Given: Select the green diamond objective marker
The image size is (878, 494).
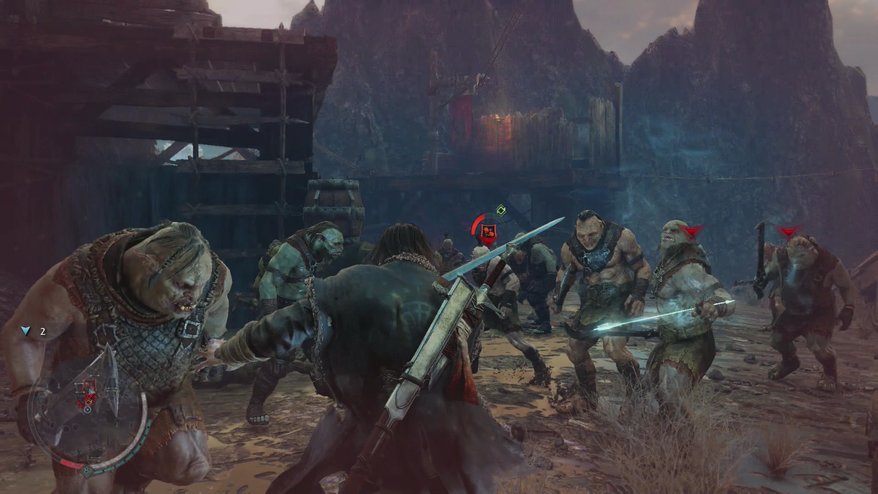Looking at the screenshot, I should click(501, 210).
